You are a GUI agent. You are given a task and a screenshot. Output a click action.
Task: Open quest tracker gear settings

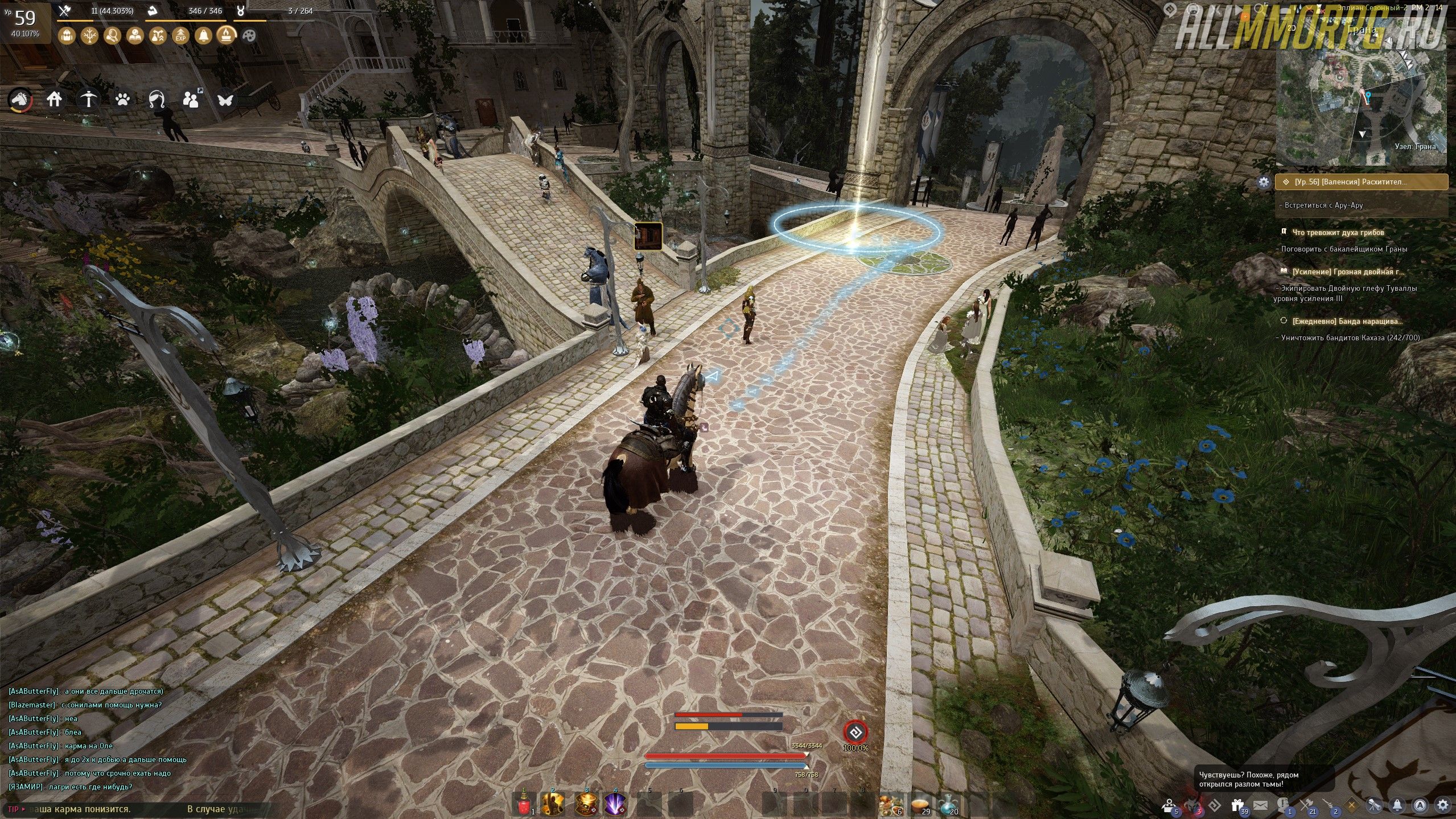1264,182
